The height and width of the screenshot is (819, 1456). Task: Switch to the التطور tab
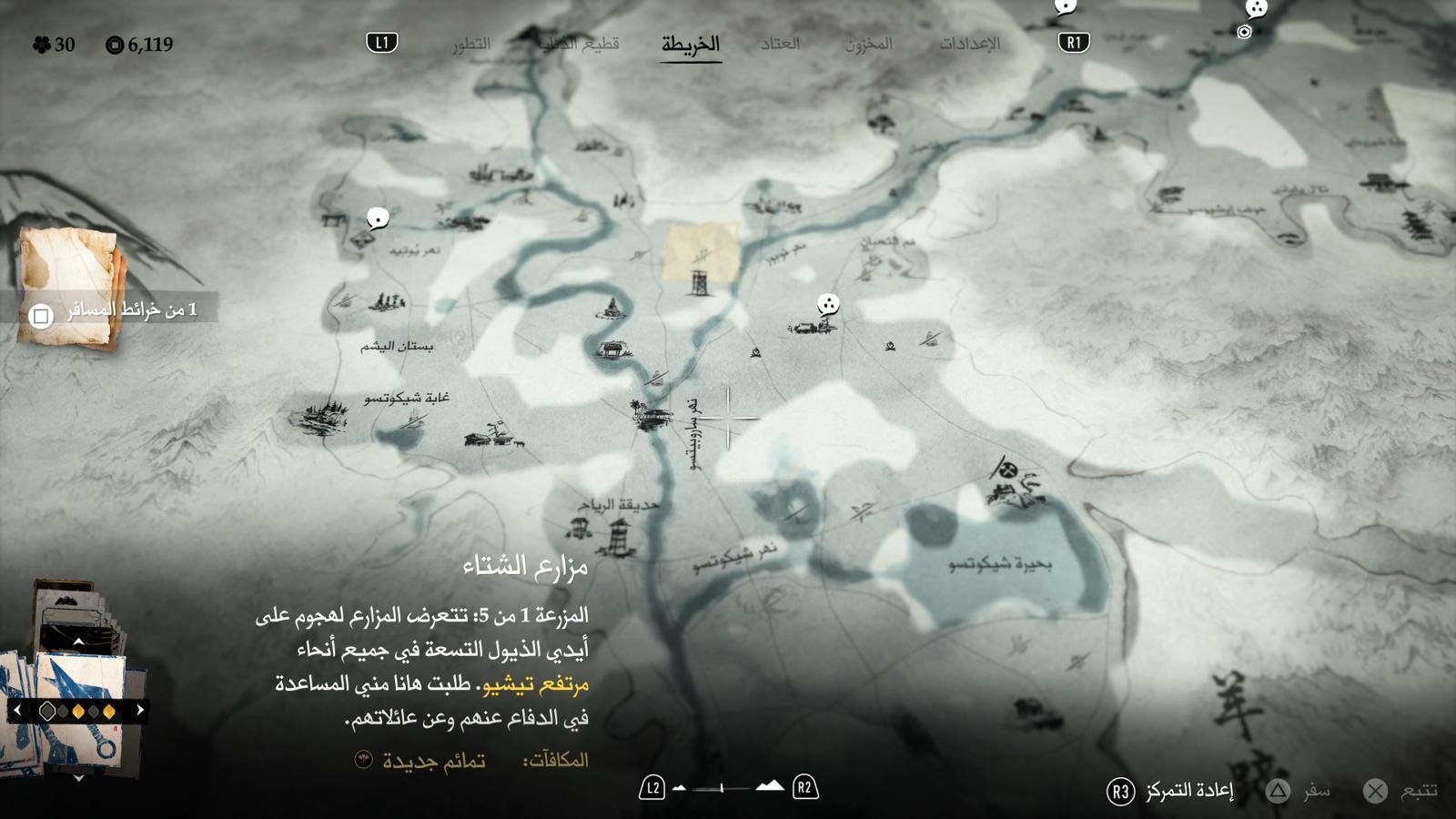click(x=471, y=44)
